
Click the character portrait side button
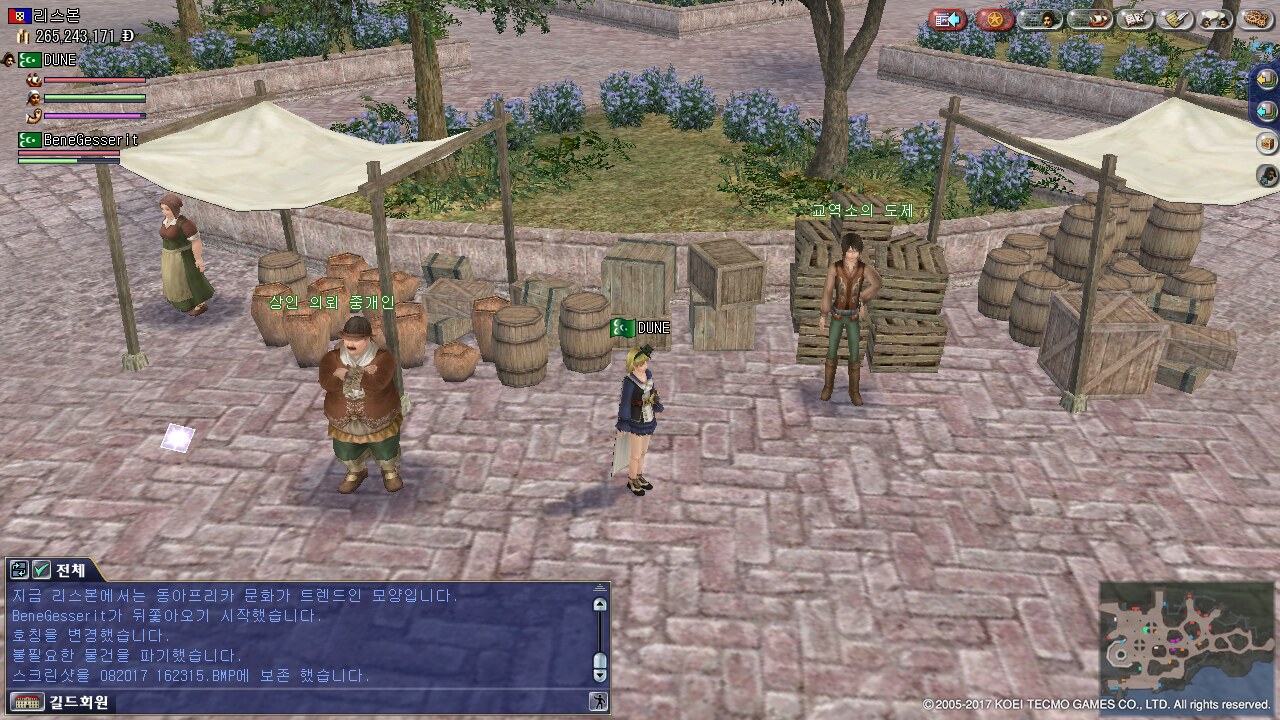[1267, 176]
